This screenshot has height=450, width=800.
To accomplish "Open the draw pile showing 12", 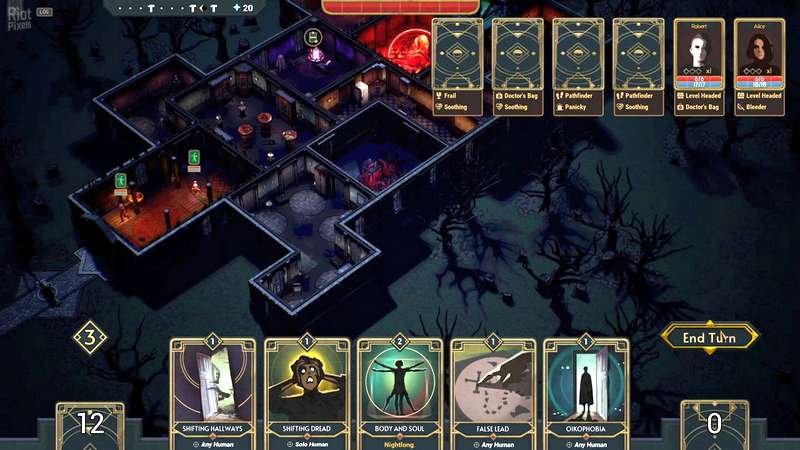I will coord(90,424).
